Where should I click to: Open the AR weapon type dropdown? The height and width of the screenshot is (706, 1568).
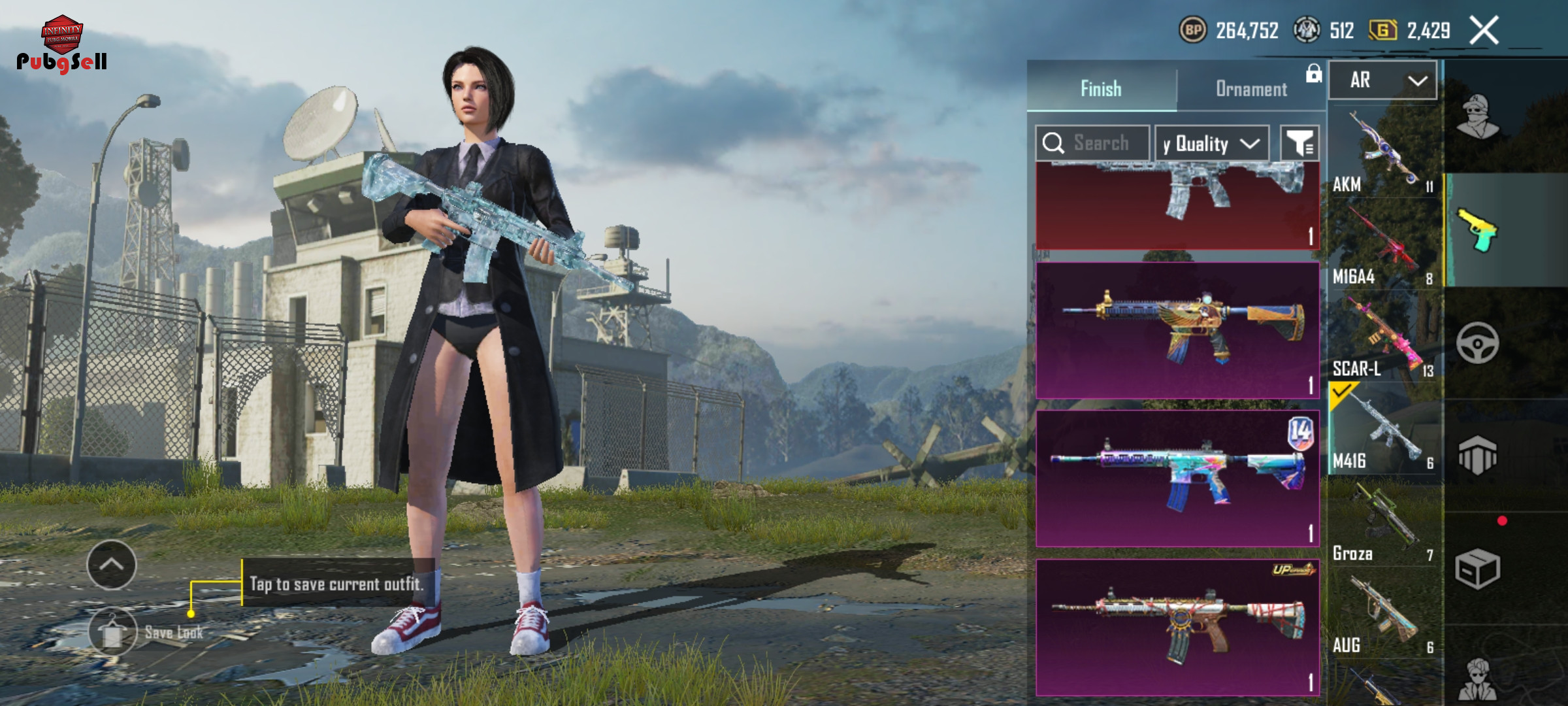[x=1383, y=80]
